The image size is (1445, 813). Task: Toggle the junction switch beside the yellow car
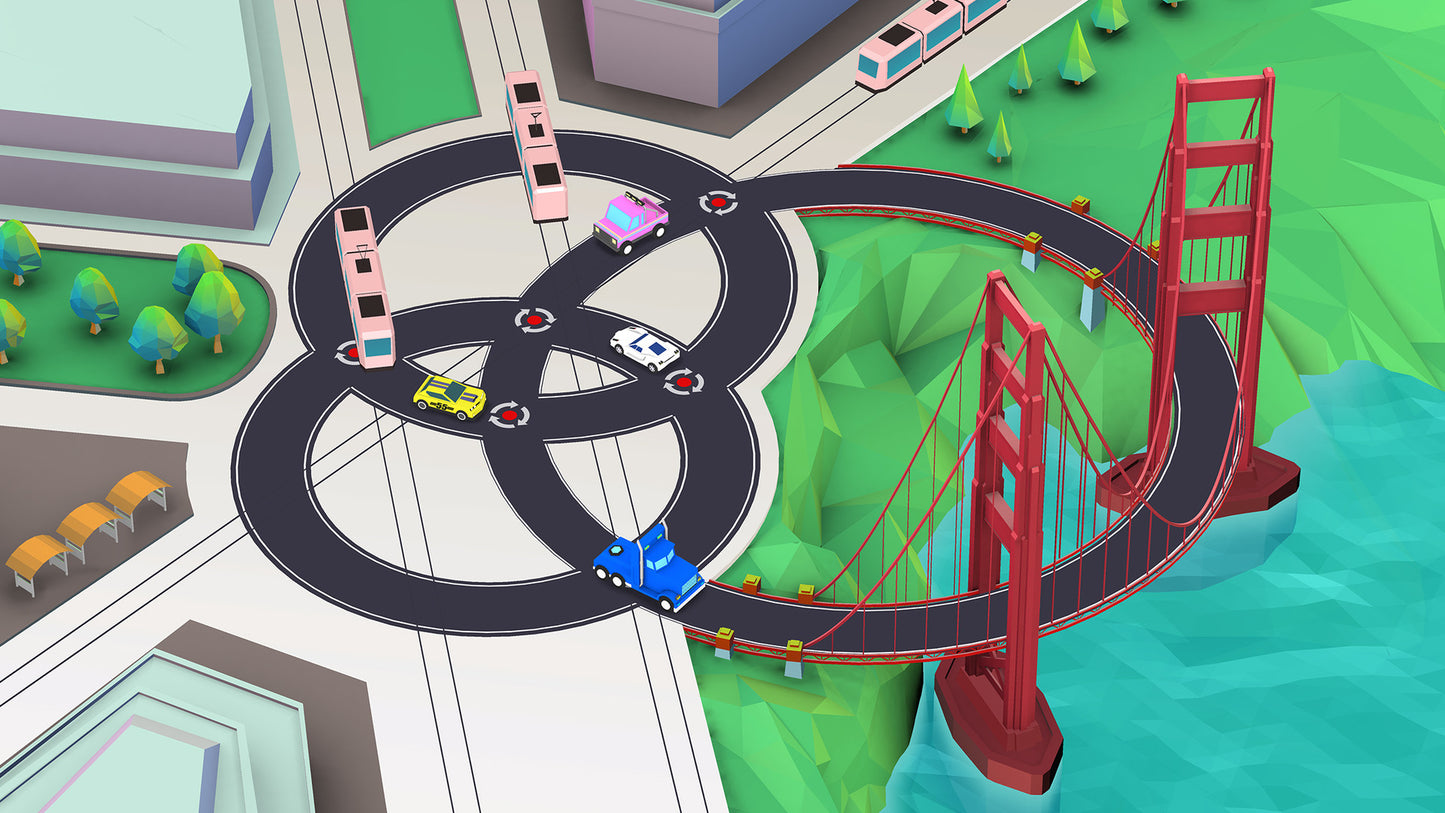point(509,414)
